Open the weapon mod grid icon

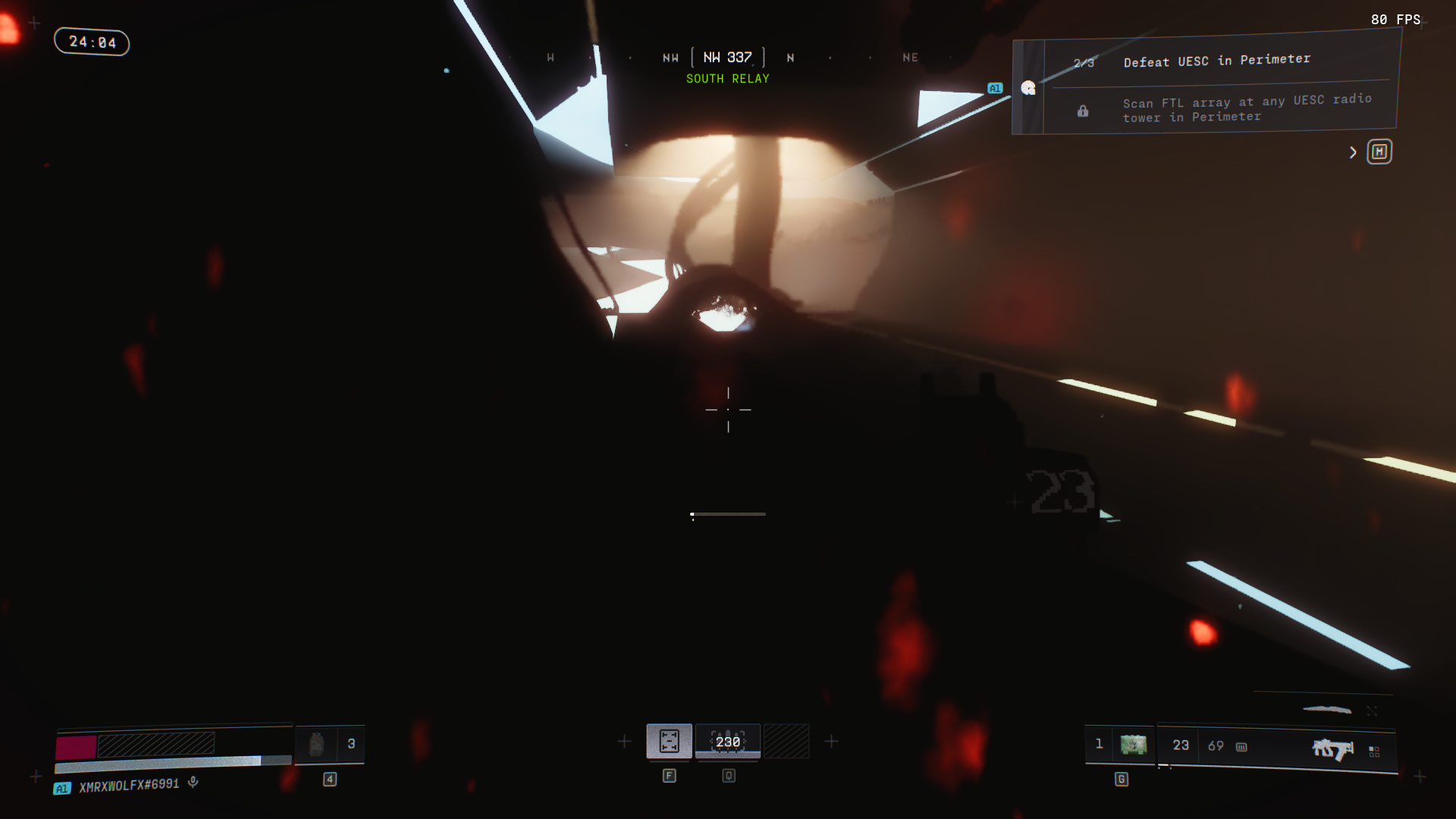1374,751
